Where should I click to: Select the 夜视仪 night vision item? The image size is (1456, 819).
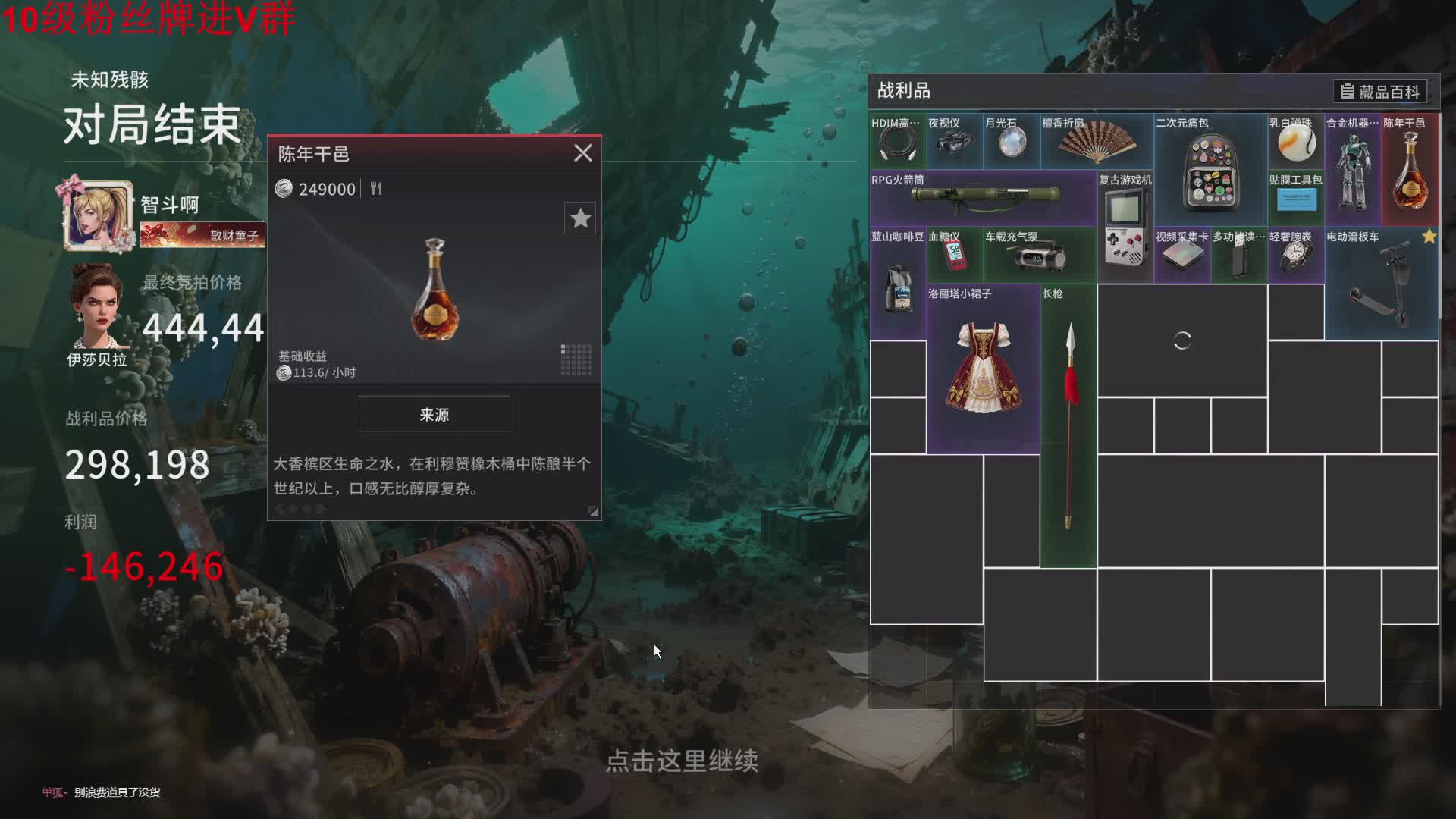tap(955, 142)
